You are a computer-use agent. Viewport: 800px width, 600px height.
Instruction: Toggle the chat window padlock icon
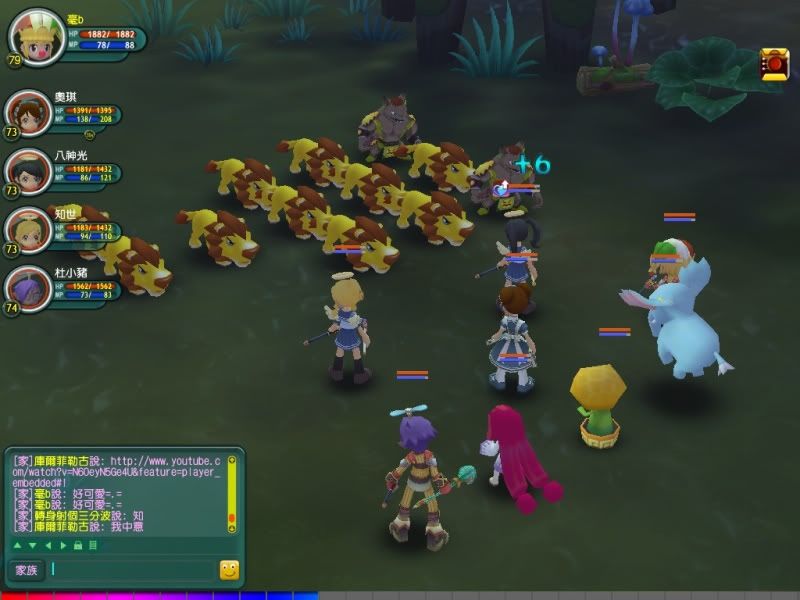pyautogui.click(x=78, y=545)
